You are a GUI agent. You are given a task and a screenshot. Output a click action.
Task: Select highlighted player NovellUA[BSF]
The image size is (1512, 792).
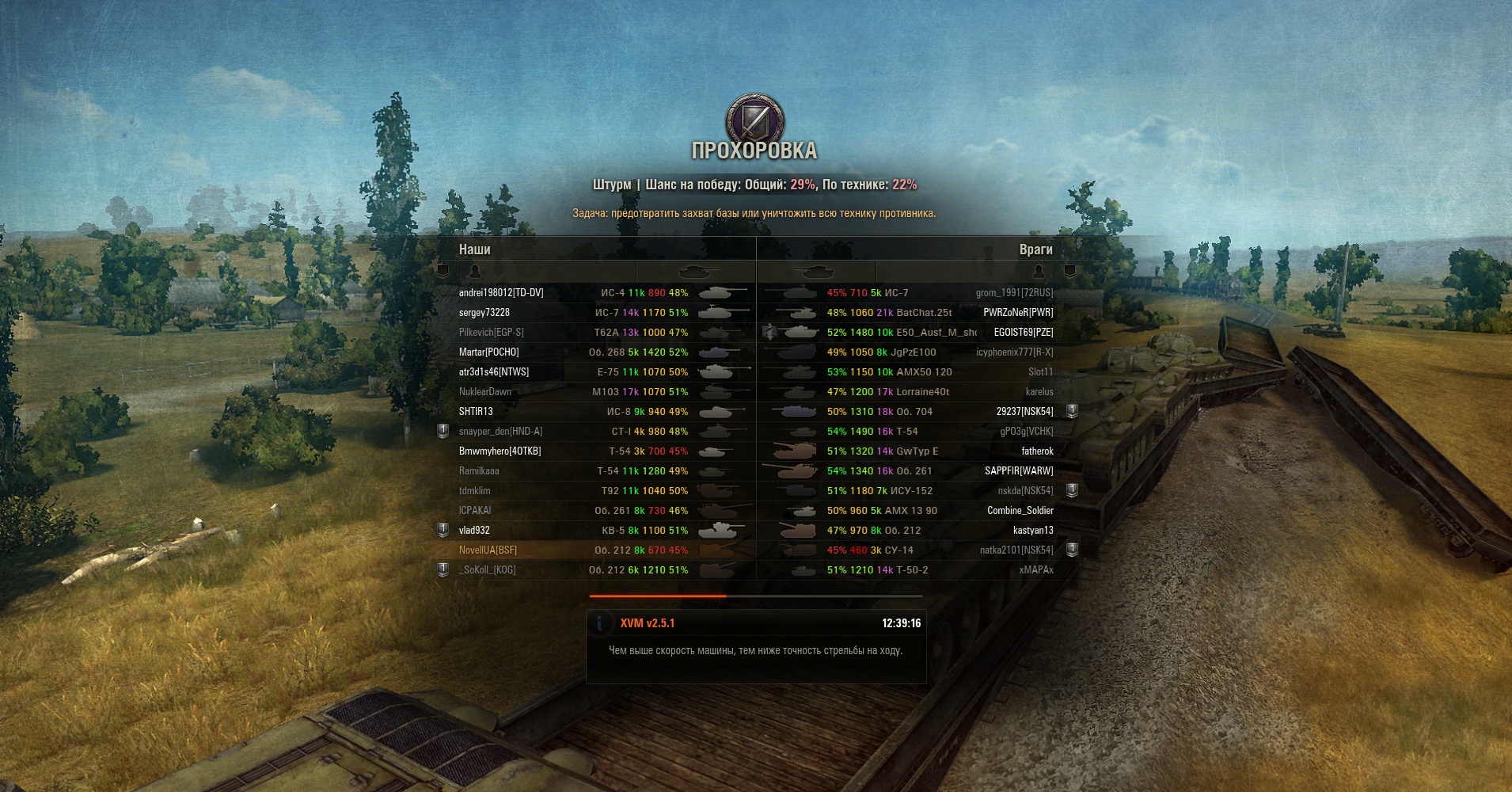coord(488,550)
